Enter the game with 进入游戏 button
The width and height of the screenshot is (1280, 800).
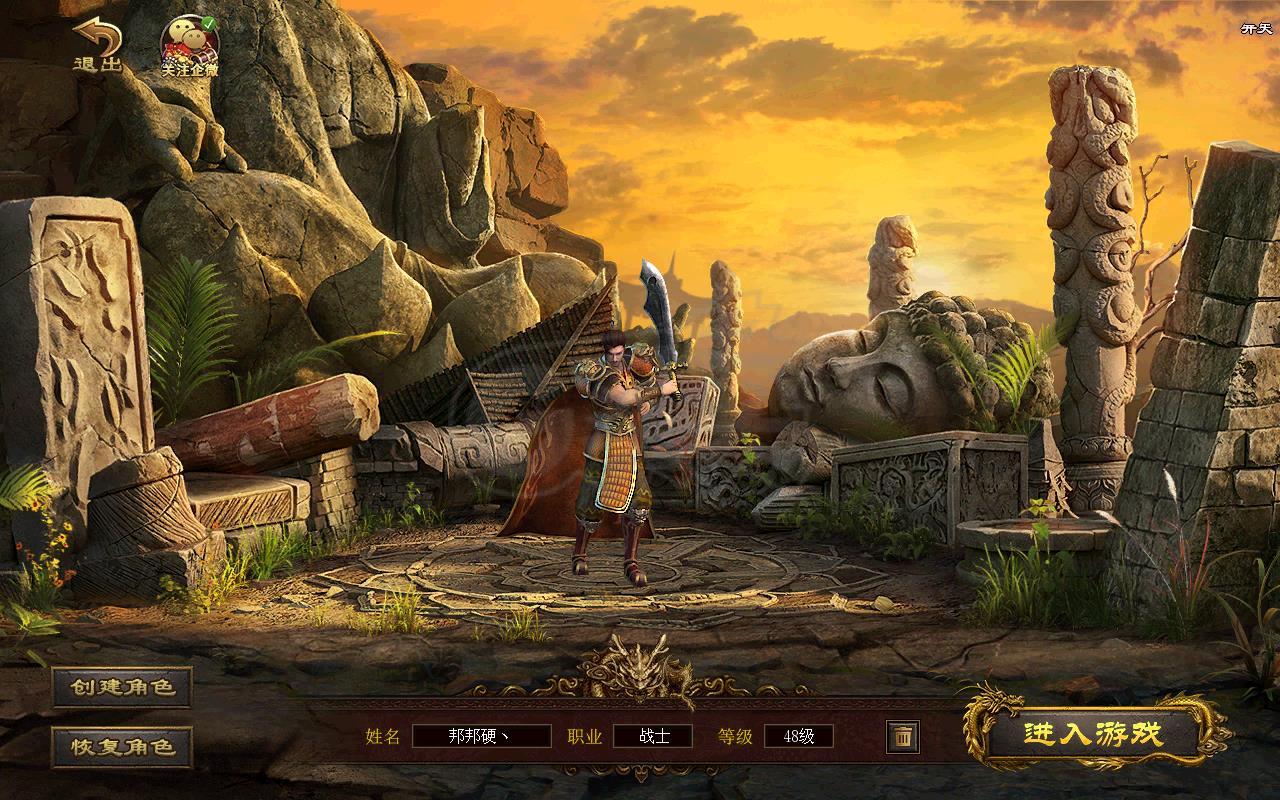coord(1093,735)
